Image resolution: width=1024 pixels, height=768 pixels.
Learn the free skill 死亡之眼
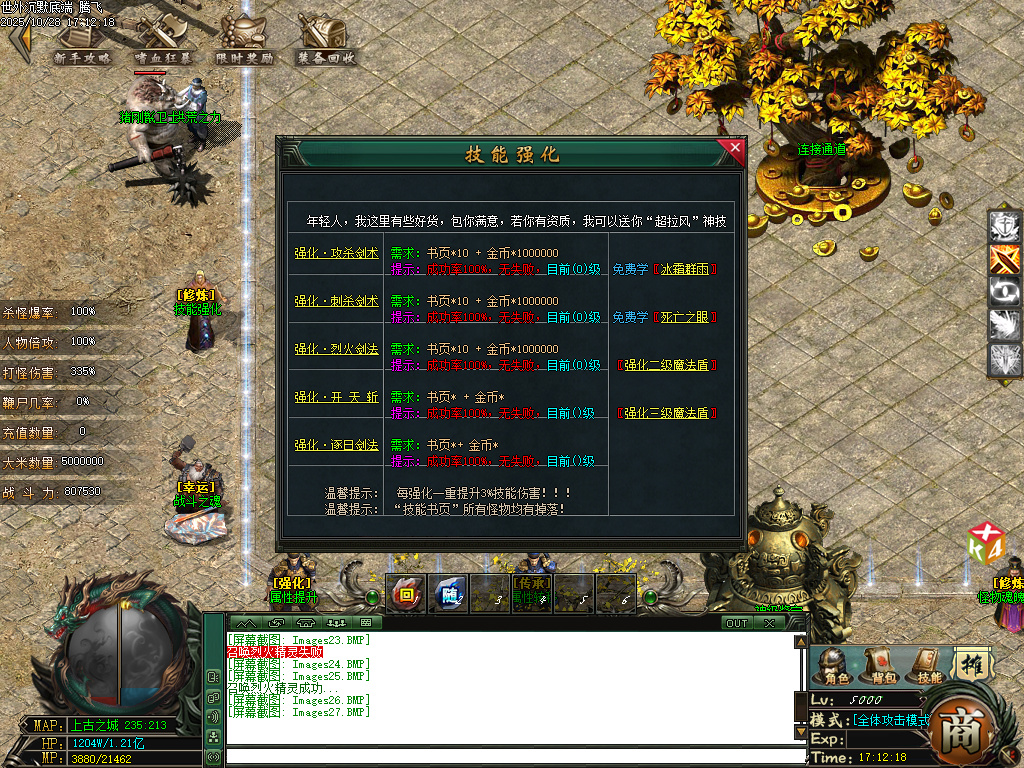686,317
